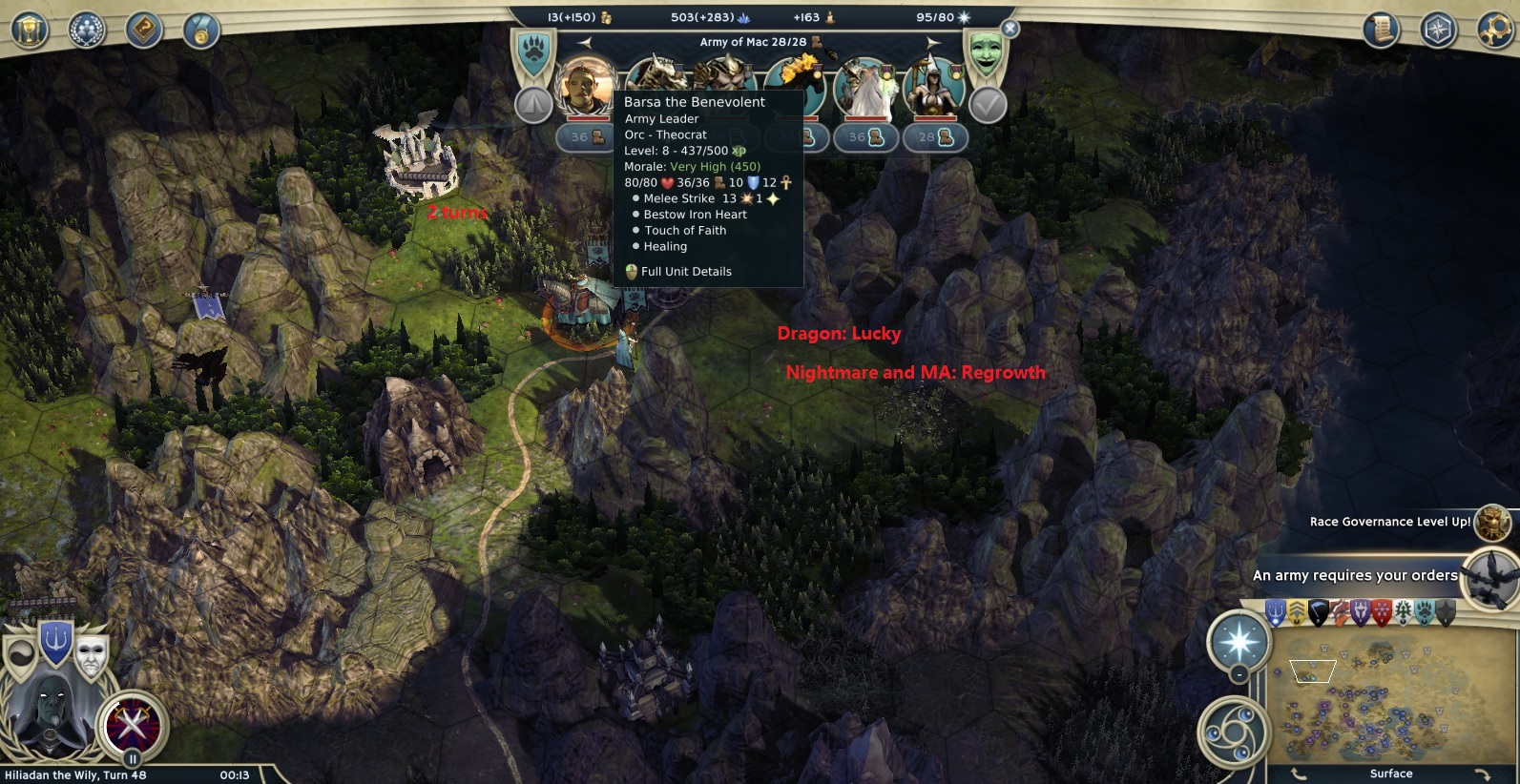1520x784 pixels.
Task: Click the minus button beside the minimap
Action: pos(1239,674)
